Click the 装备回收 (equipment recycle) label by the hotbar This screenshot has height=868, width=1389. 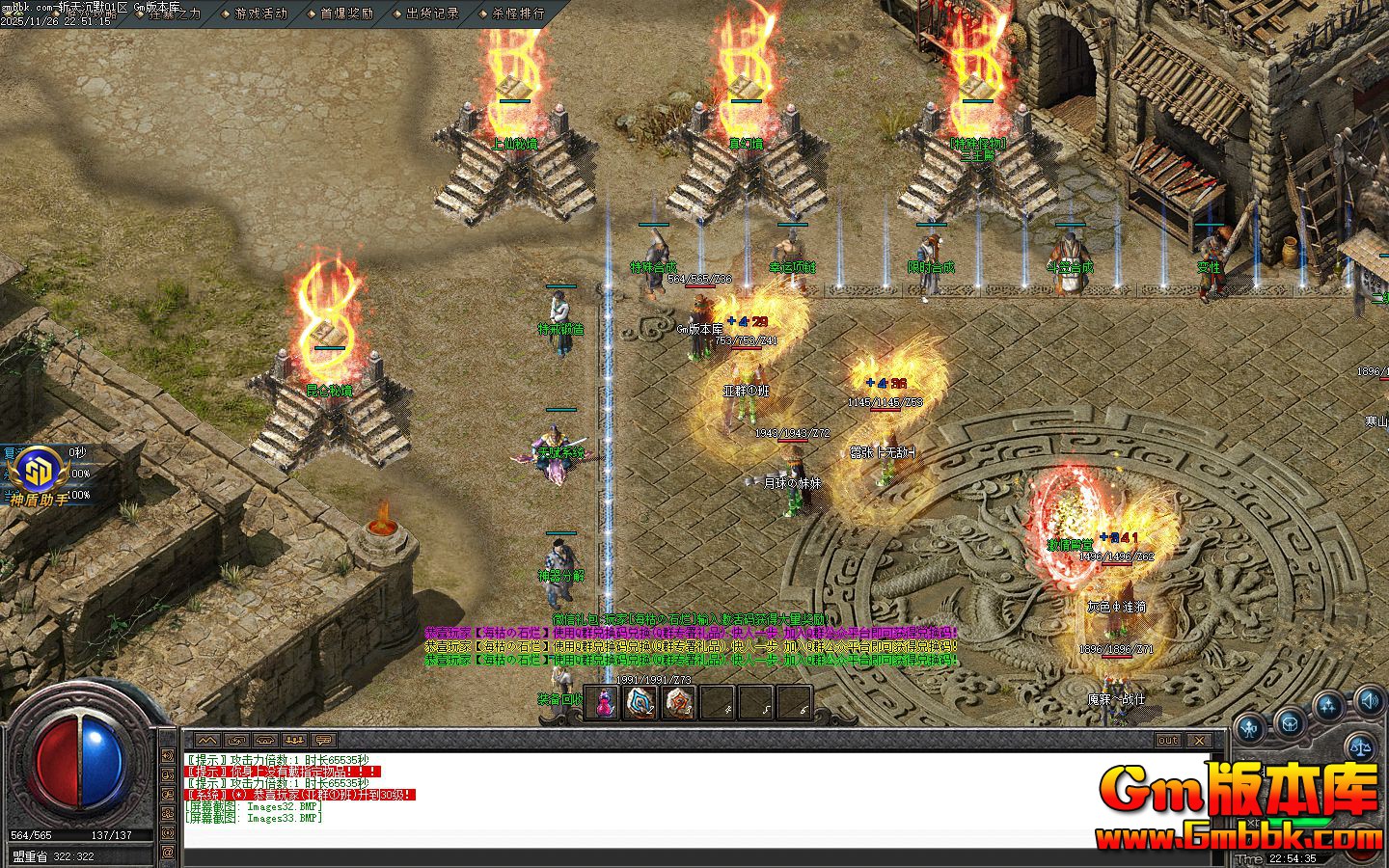click(x=560, y=698)
